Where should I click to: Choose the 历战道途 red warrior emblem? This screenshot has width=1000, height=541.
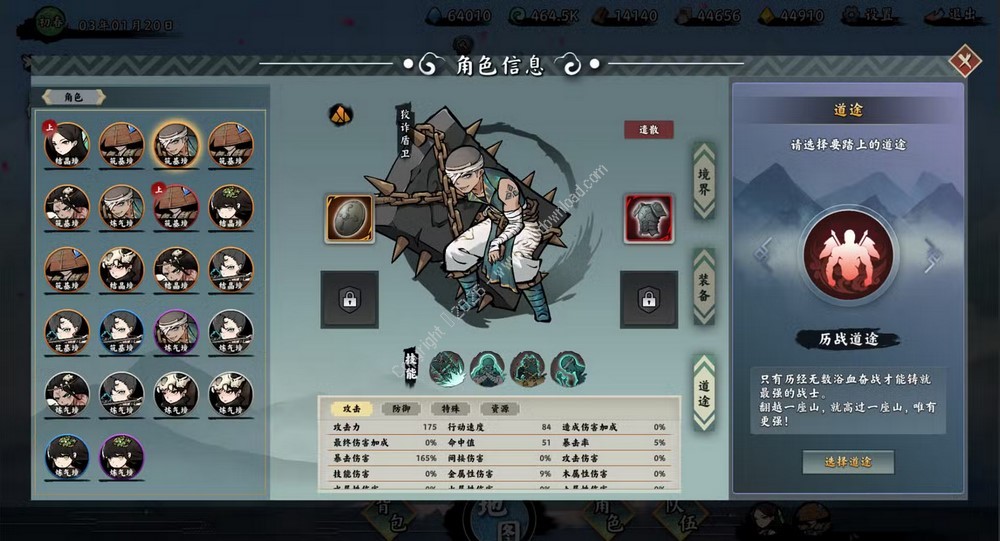(848, 255)
